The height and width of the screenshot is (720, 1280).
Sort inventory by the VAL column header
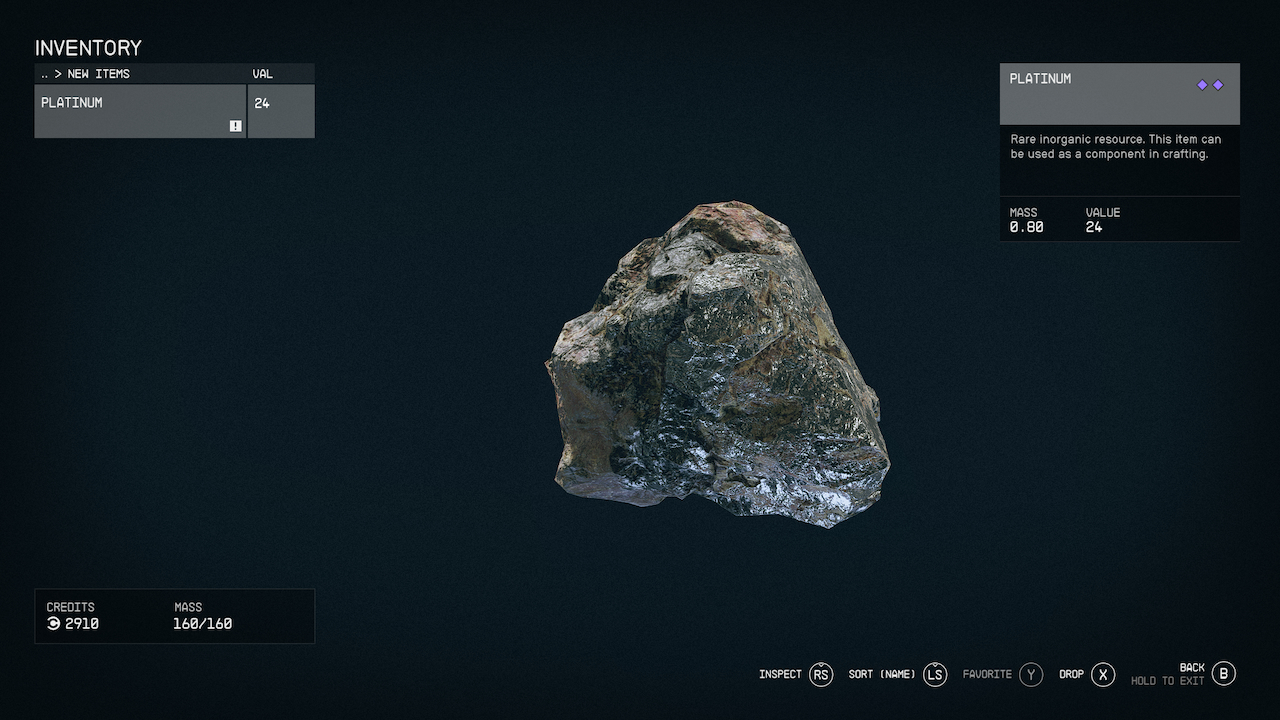click(262, 73)
